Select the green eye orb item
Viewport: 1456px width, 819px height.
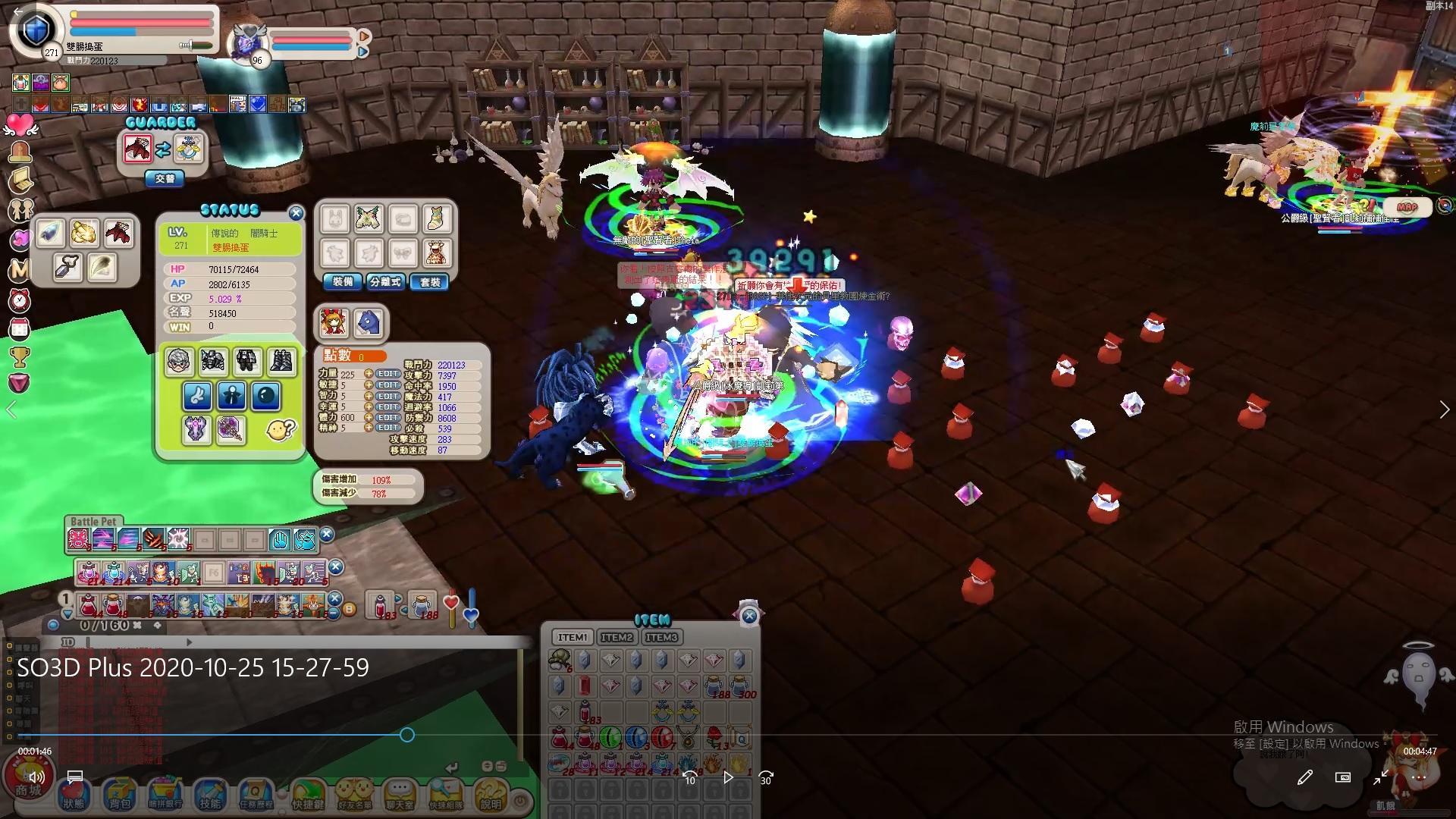point(610,736)
